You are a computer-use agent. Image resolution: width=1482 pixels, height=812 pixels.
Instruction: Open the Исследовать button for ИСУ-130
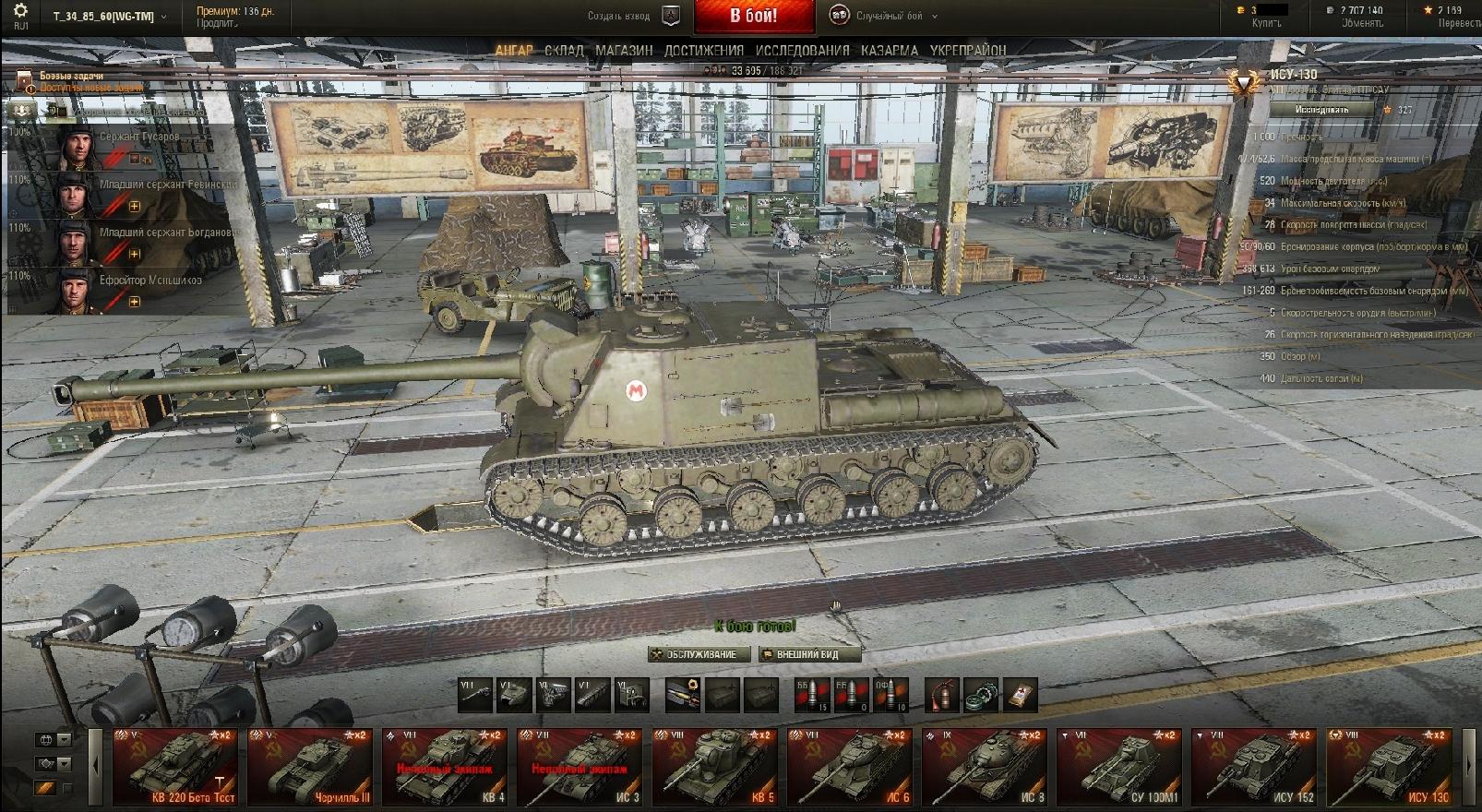pos(1321,110)
